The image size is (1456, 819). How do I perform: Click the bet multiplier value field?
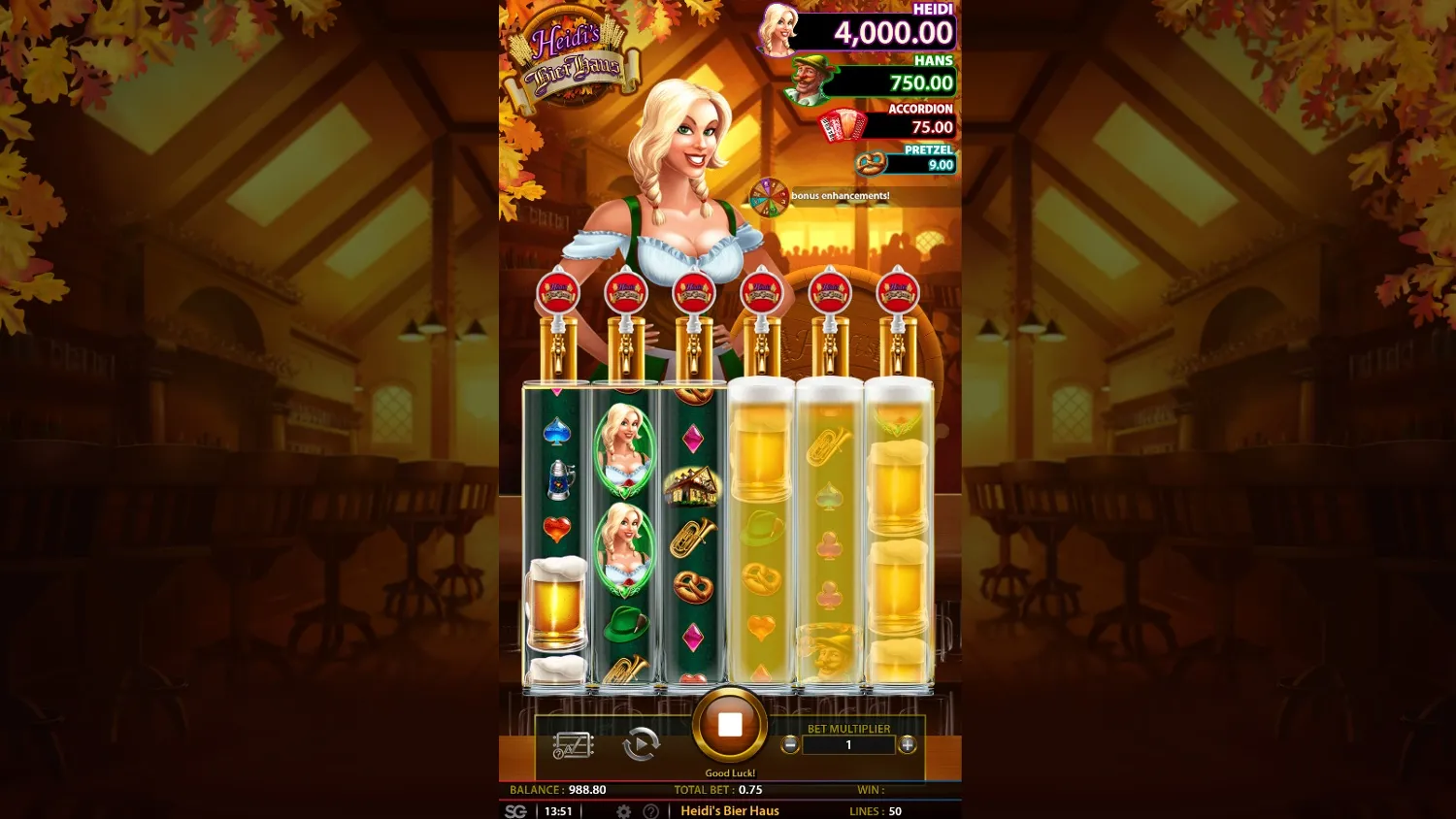pos(849,745)
